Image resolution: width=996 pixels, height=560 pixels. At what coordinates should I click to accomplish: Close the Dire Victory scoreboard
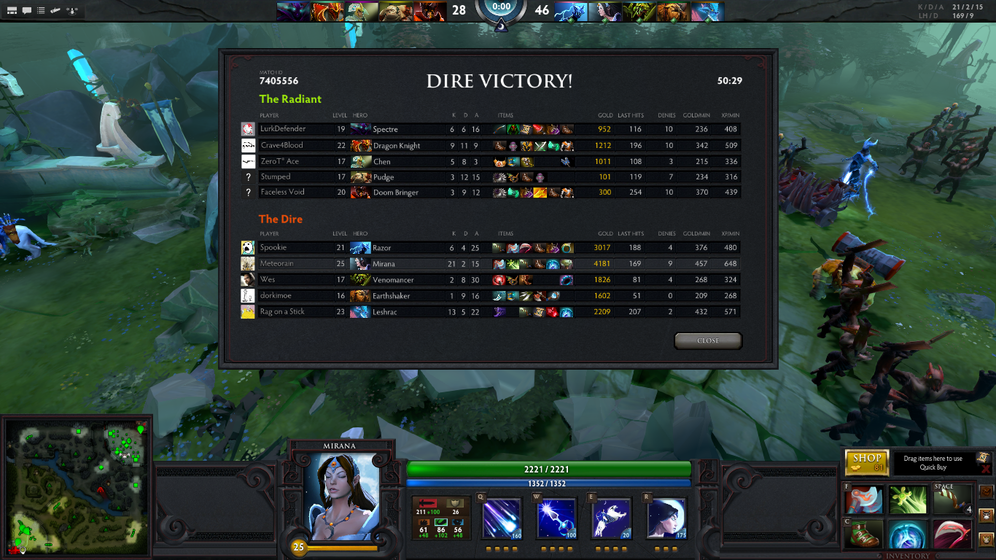[x=708, y=341]
